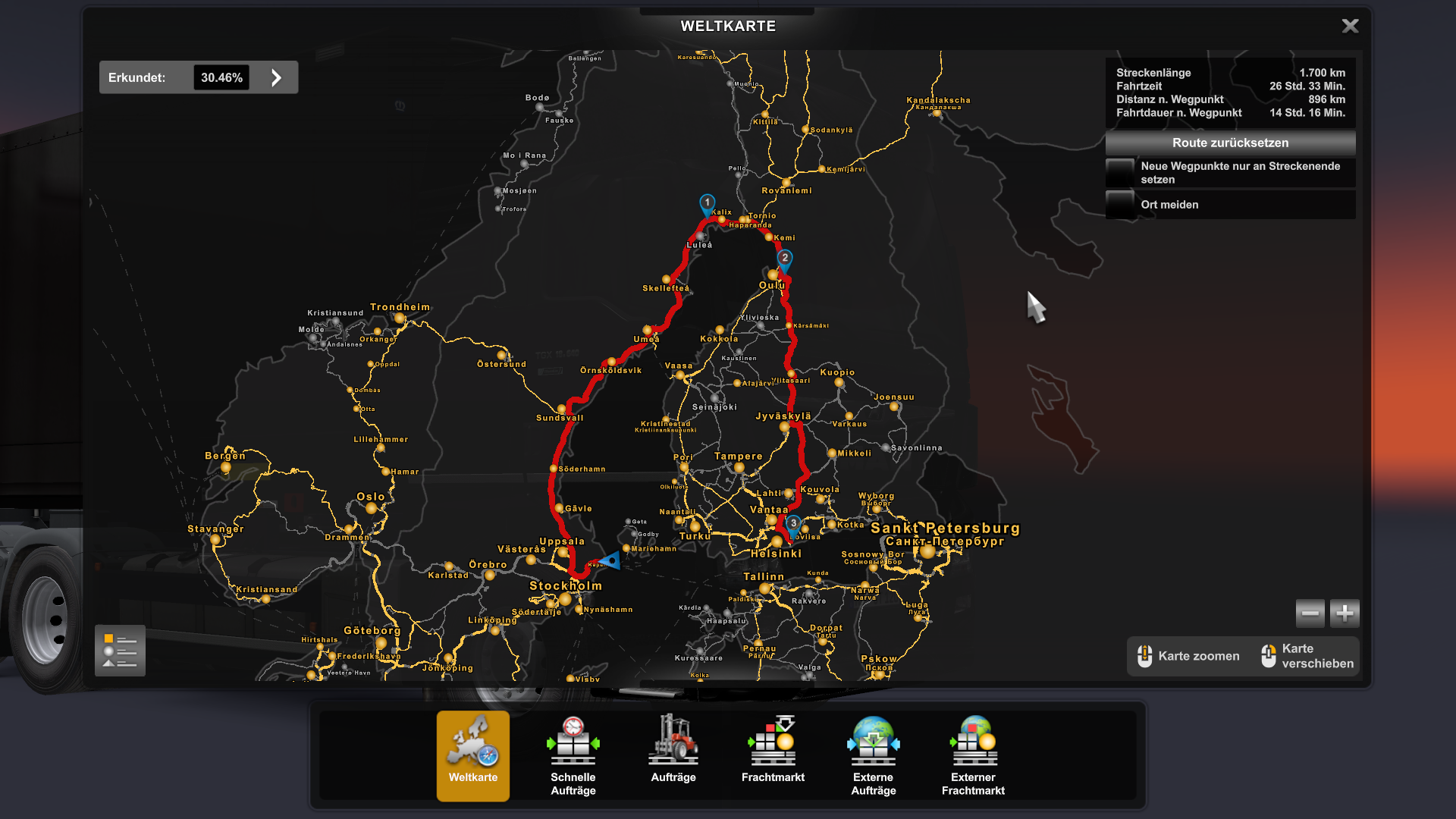Expand the Erkundet details with the arrow
1456x819 pixels.
point(275,77)
